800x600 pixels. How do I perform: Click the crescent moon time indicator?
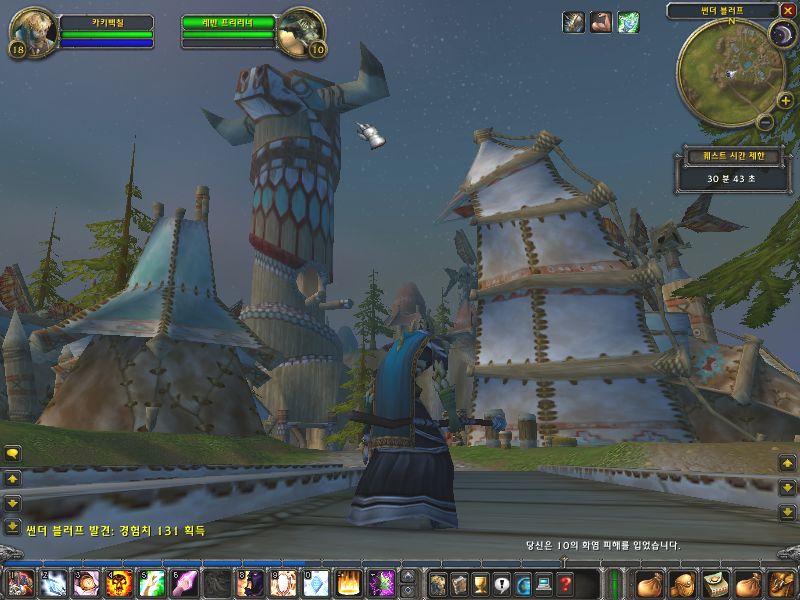click(x=780, y=35)
